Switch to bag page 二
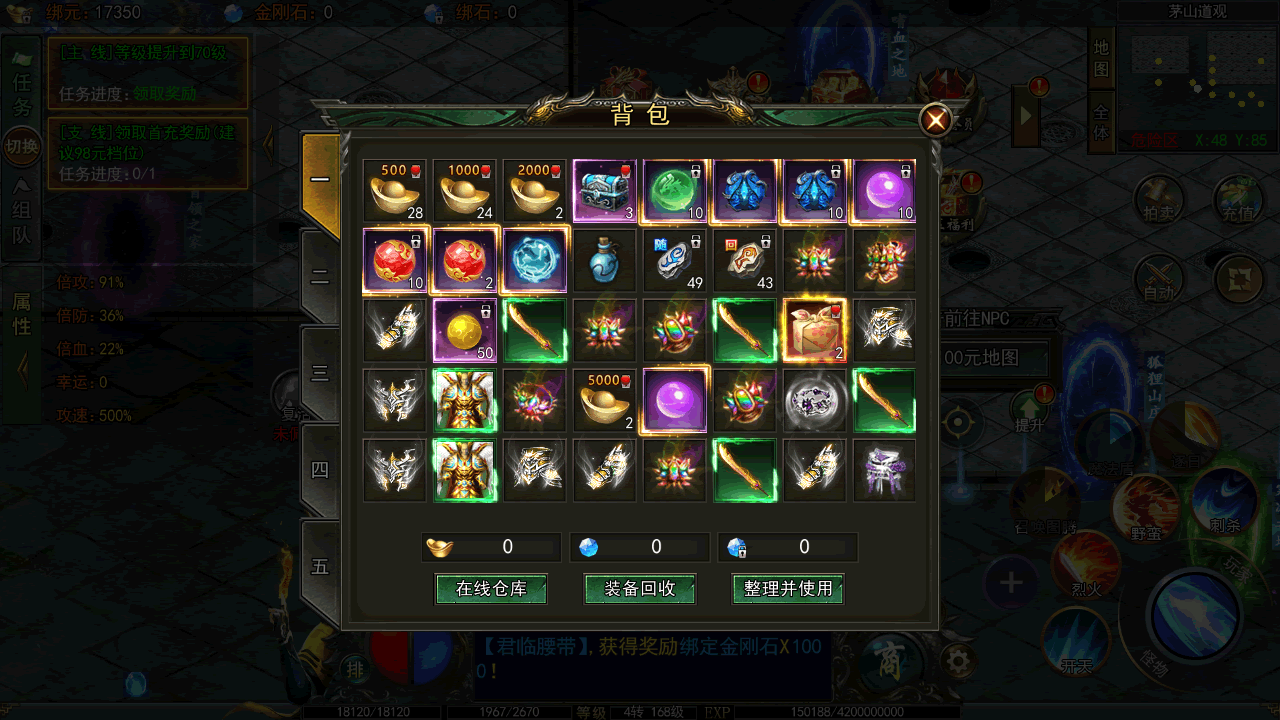1280x720 pixels. [x=320, y=277]
